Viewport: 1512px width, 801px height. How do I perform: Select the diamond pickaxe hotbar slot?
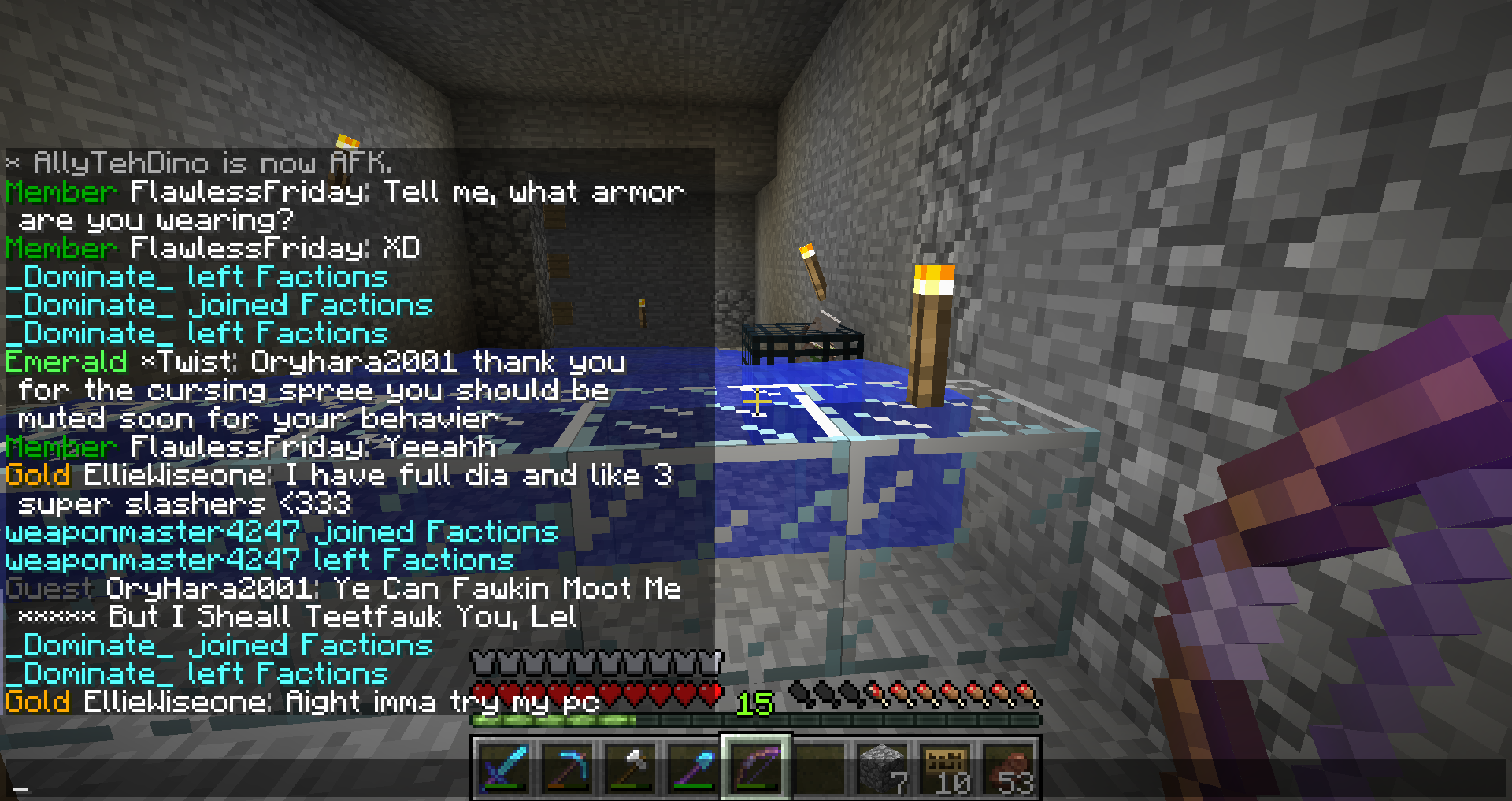pos(567,767)
